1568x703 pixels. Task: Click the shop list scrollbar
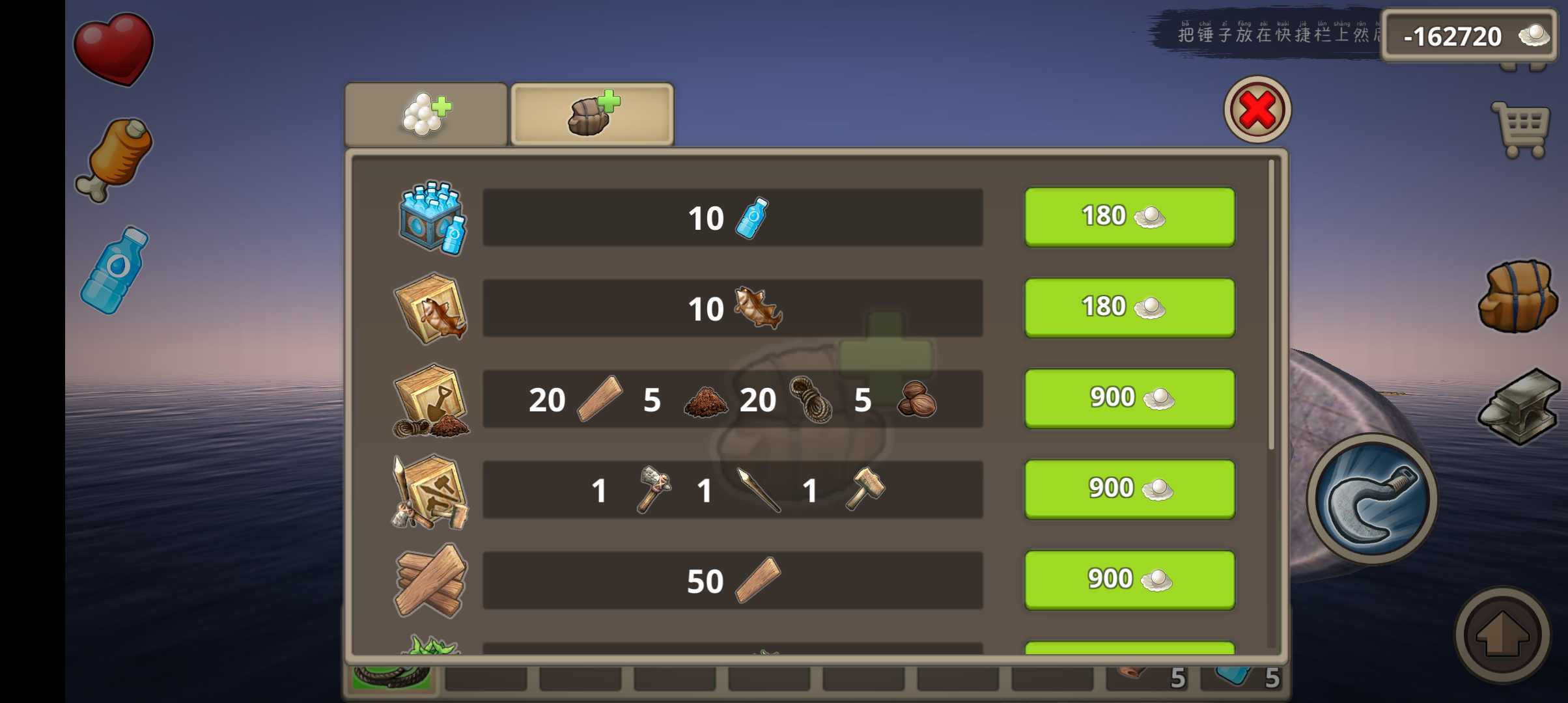pos(1271,306)
